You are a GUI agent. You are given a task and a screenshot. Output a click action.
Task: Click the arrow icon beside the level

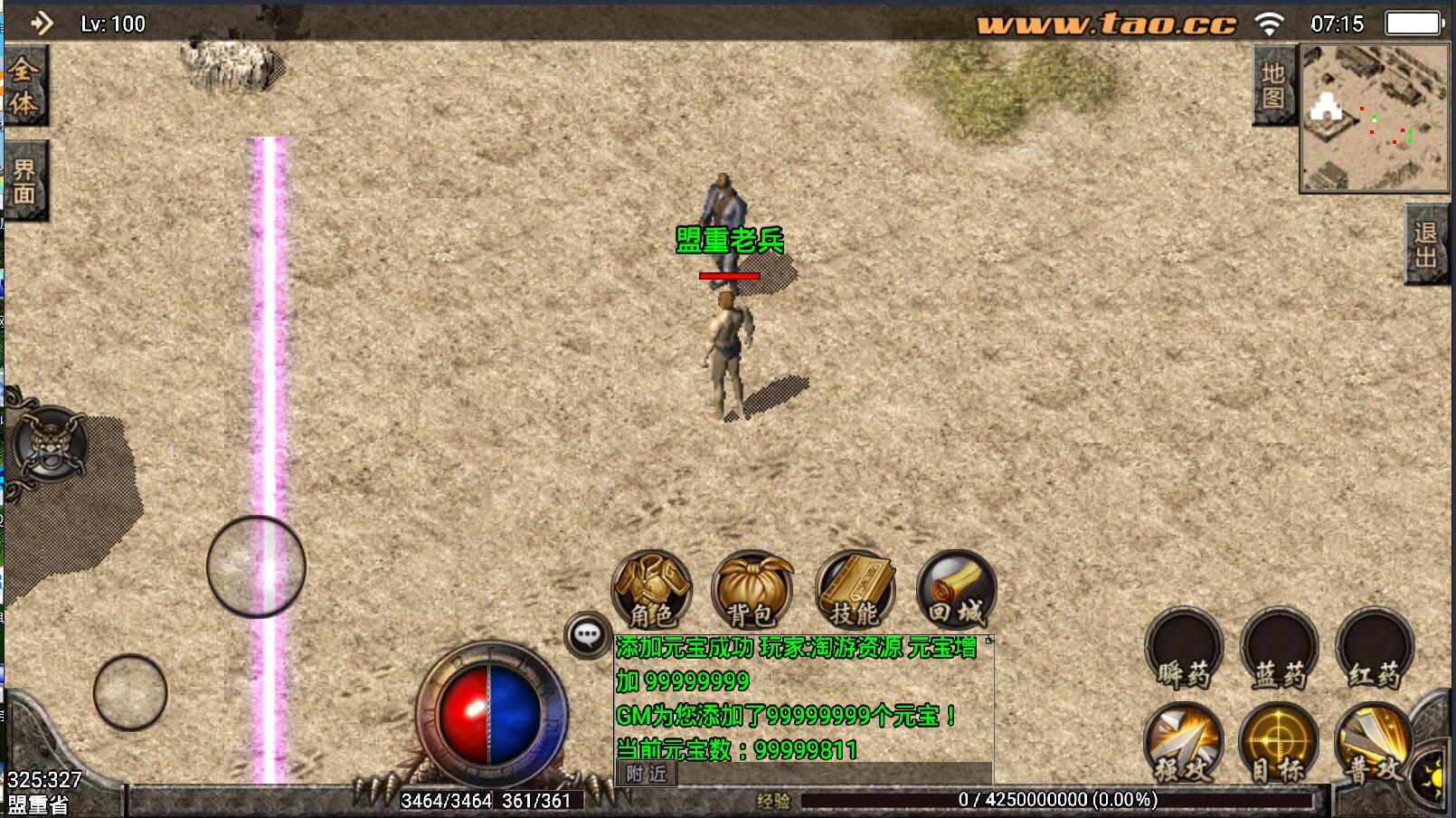42,23
